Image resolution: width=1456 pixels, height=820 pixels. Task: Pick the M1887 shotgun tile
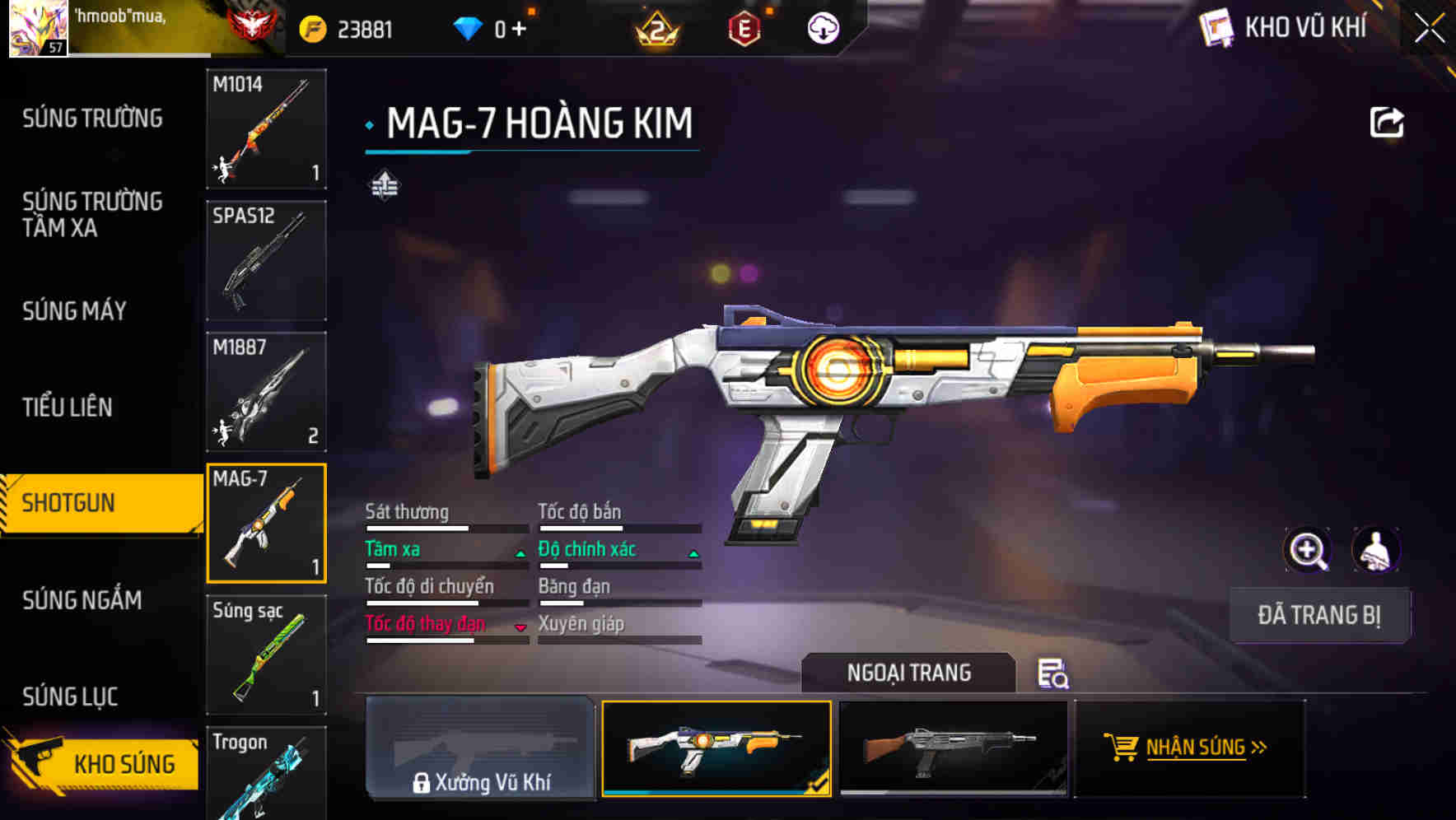pos(266,392)
